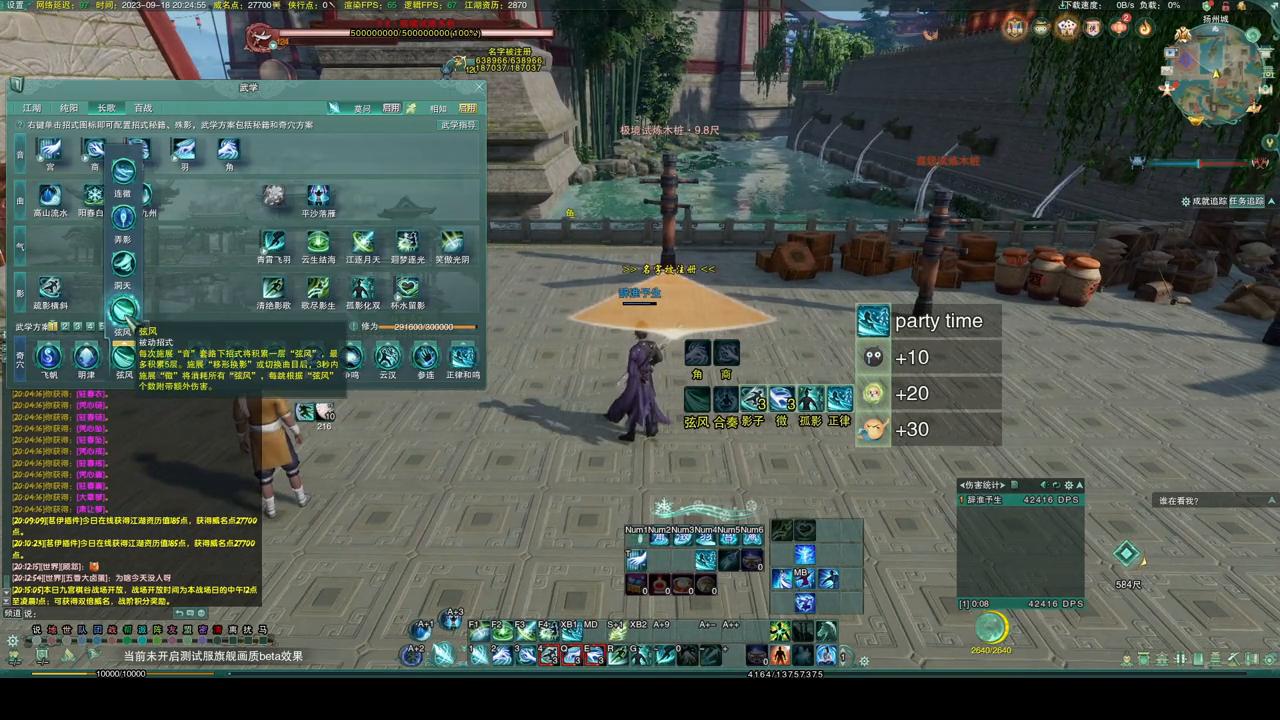Viewport: 1280px width, 720px height.
Task: Select the 青霄飞羽 skill icon
Action: pos(273,242)
